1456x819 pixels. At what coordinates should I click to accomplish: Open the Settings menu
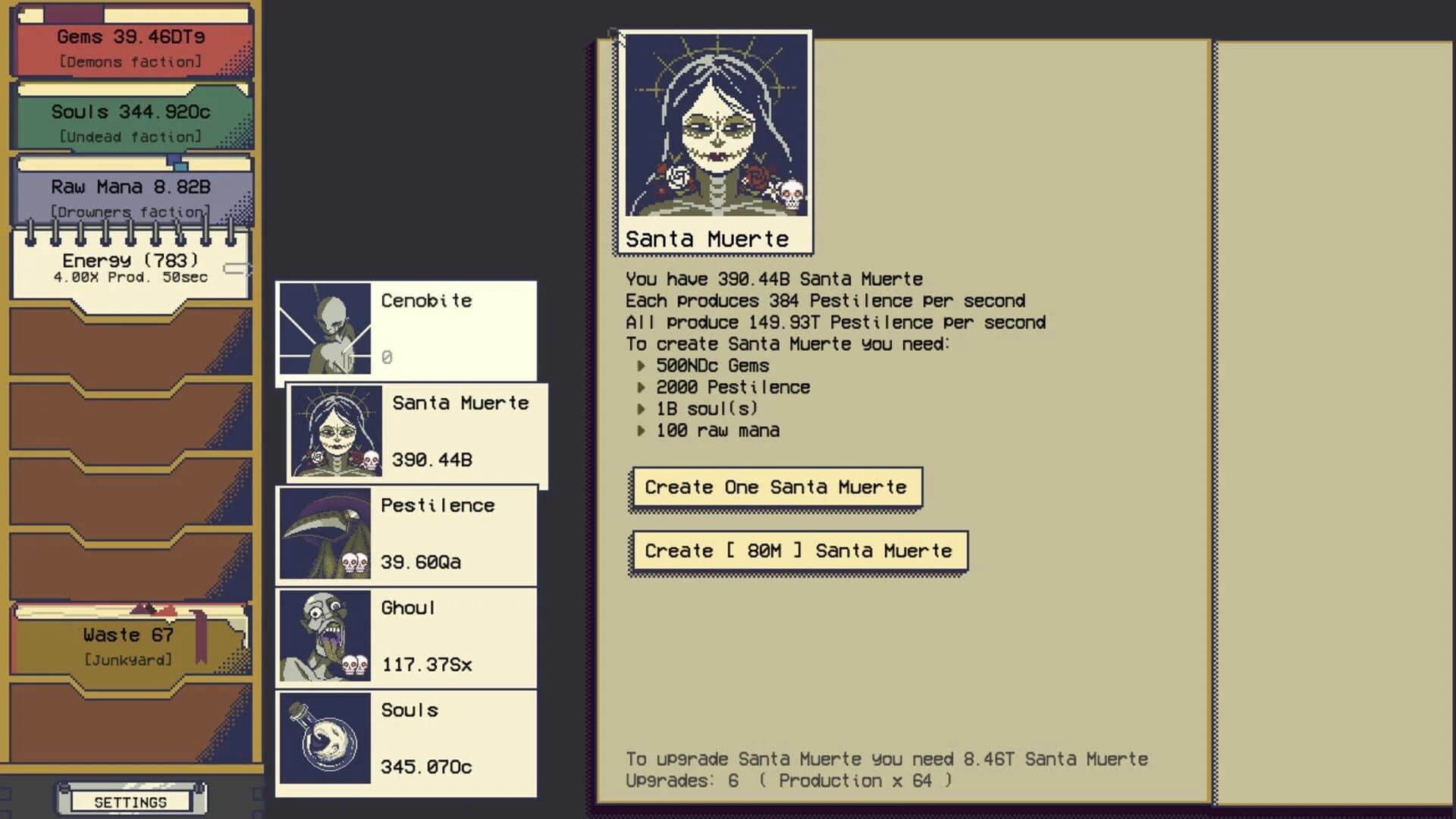(x=130, y=801)
